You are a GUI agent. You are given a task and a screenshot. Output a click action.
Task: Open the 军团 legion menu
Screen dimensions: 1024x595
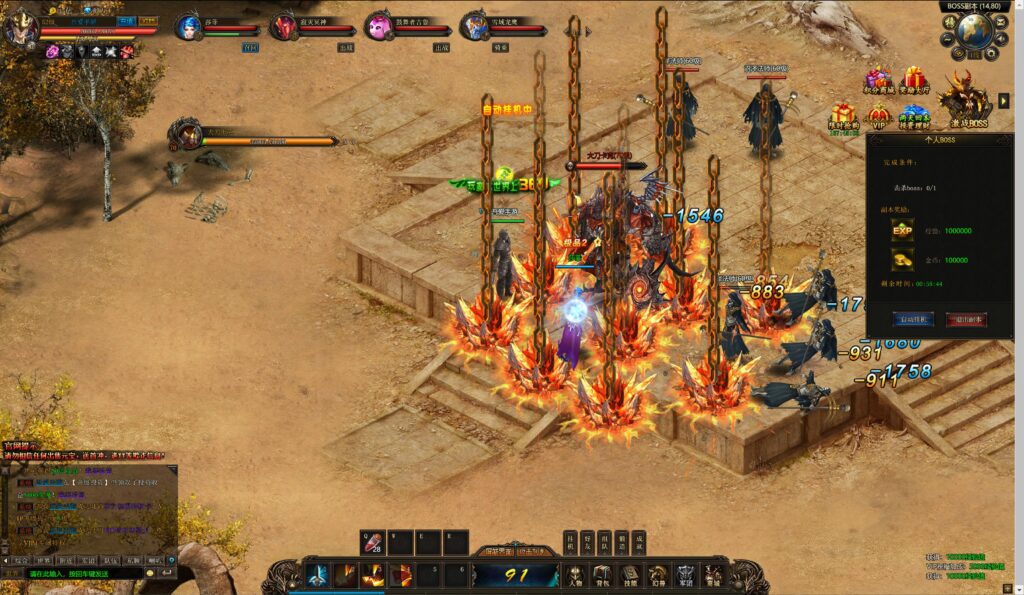click(x=685, y=575)
